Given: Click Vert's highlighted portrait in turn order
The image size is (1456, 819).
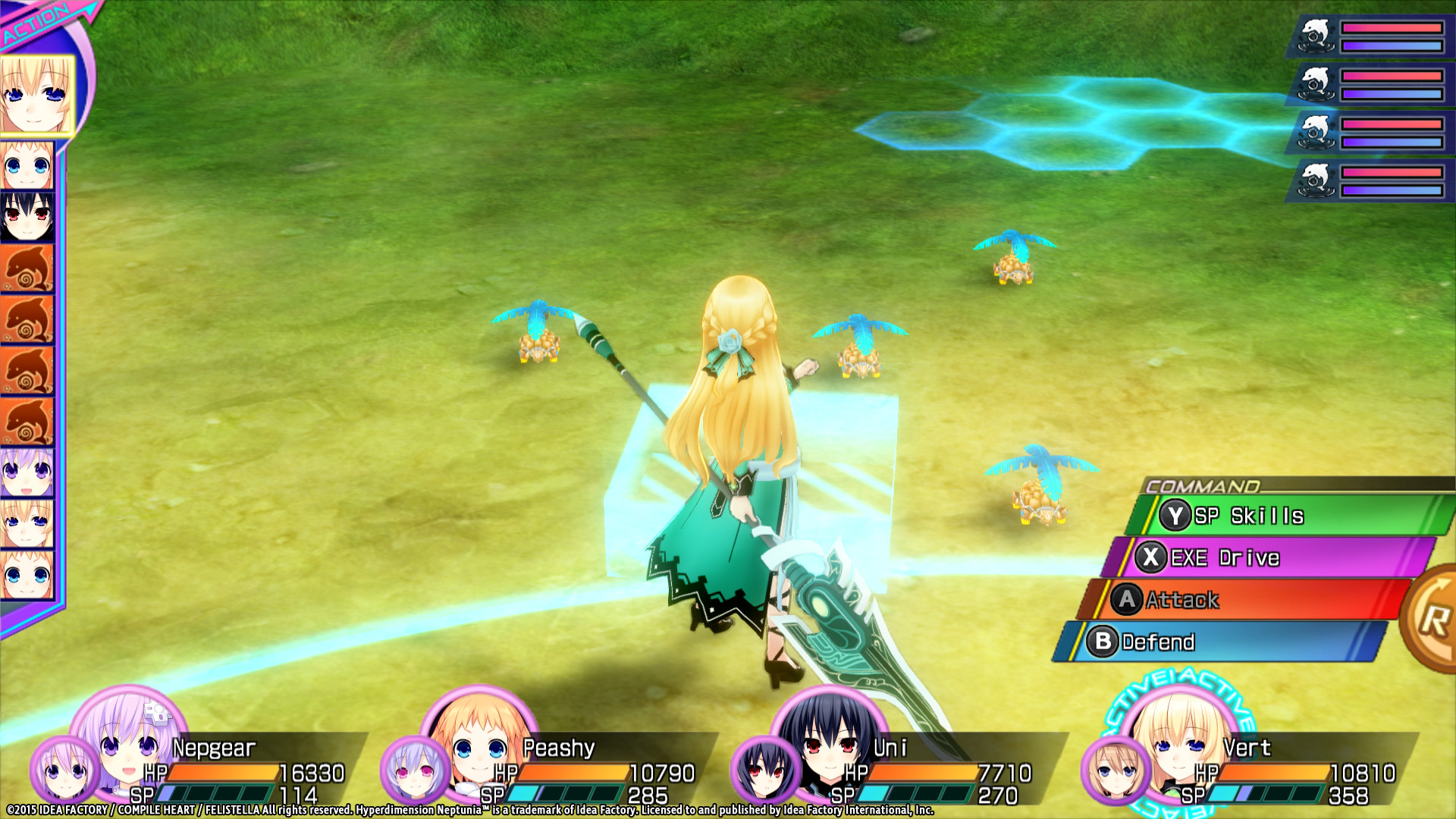Looking at the screenshot, I should (36, 96).
